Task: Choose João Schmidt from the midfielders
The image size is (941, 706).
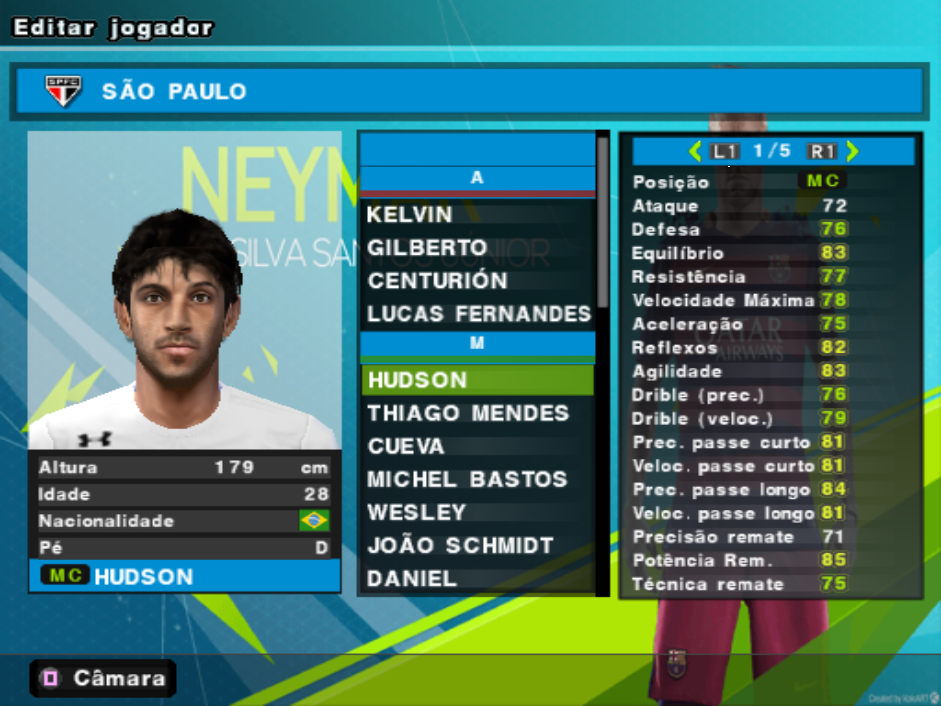Action: [x=460, y=545]
